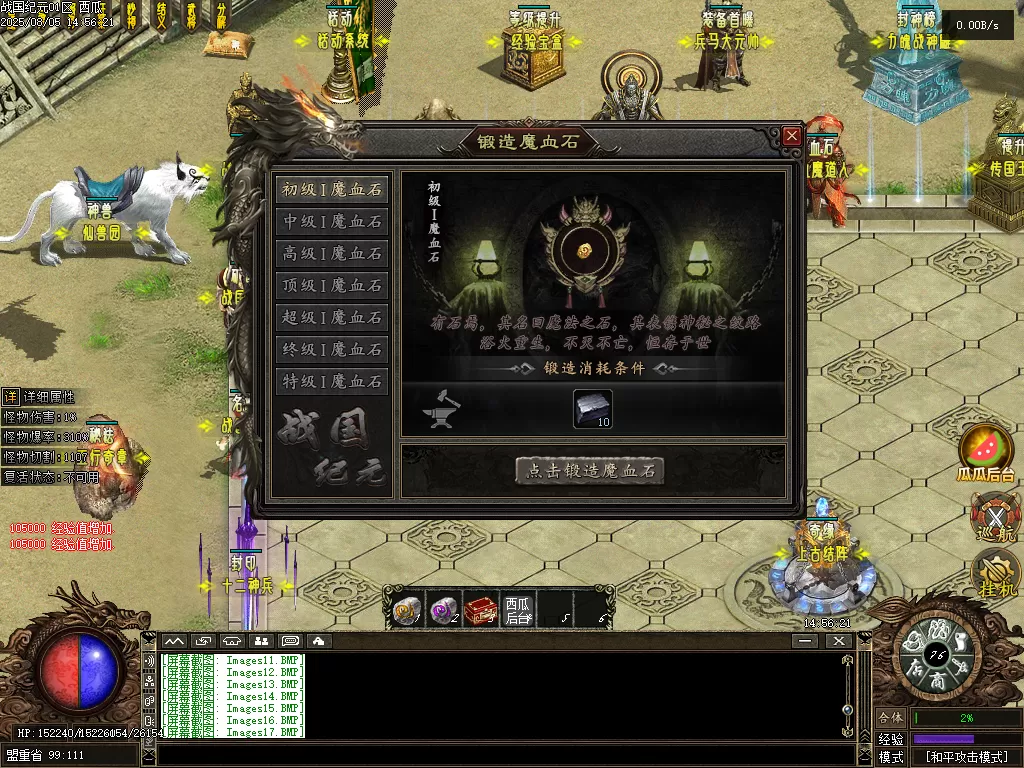The height and width of the screenshot is (768, 1024).
Task: Open the 瓜瓜后台 watermelon icon
Action: click(x=987, y=450)
